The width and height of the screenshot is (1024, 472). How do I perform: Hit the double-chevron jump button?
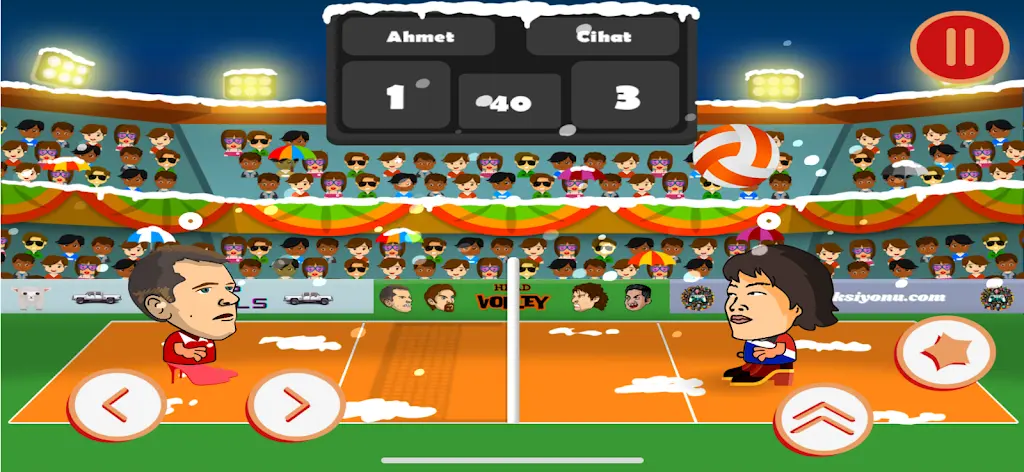(823, 415)
